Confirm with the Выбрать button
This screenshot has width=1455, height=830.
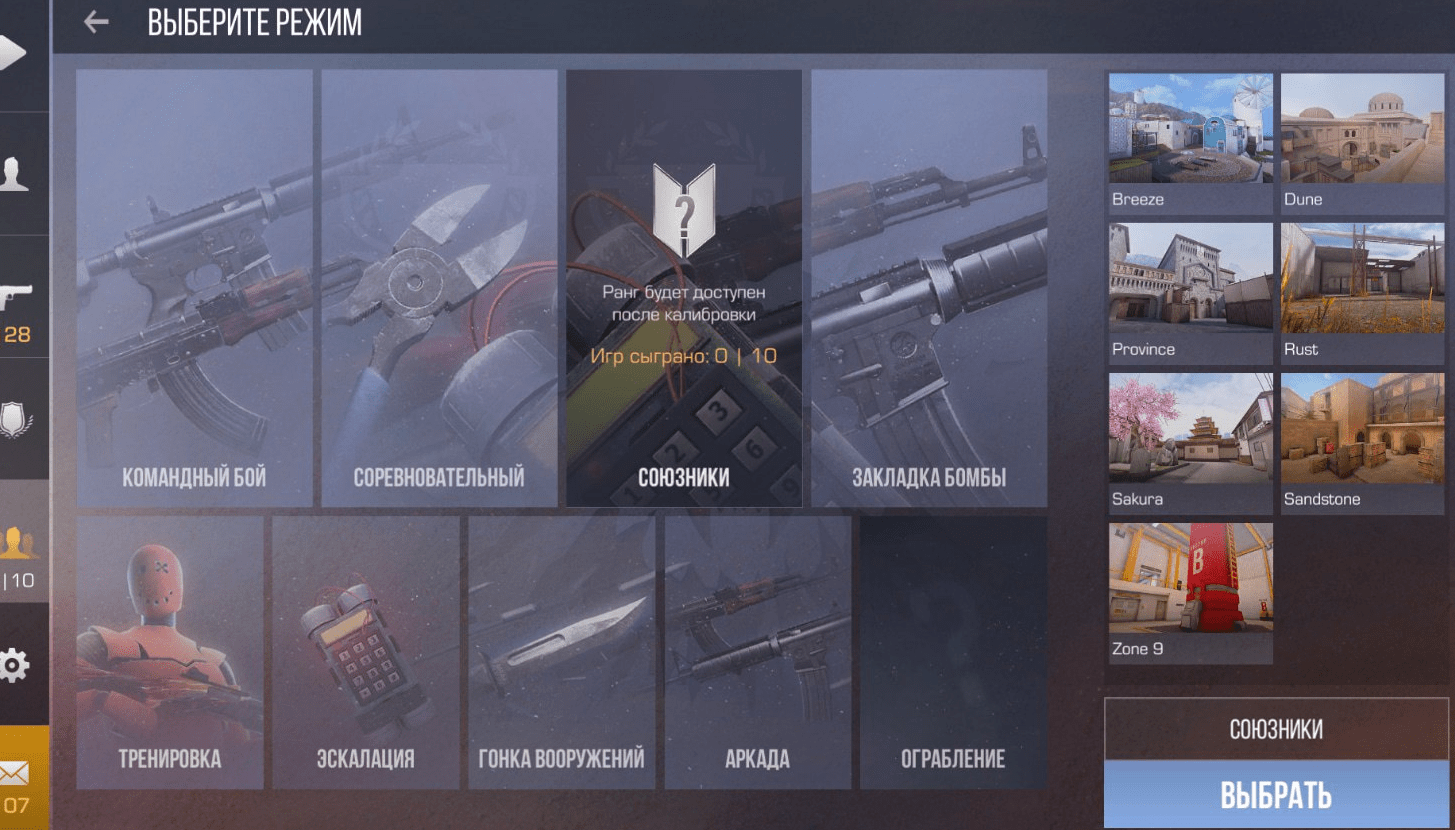pos(1276,795)
